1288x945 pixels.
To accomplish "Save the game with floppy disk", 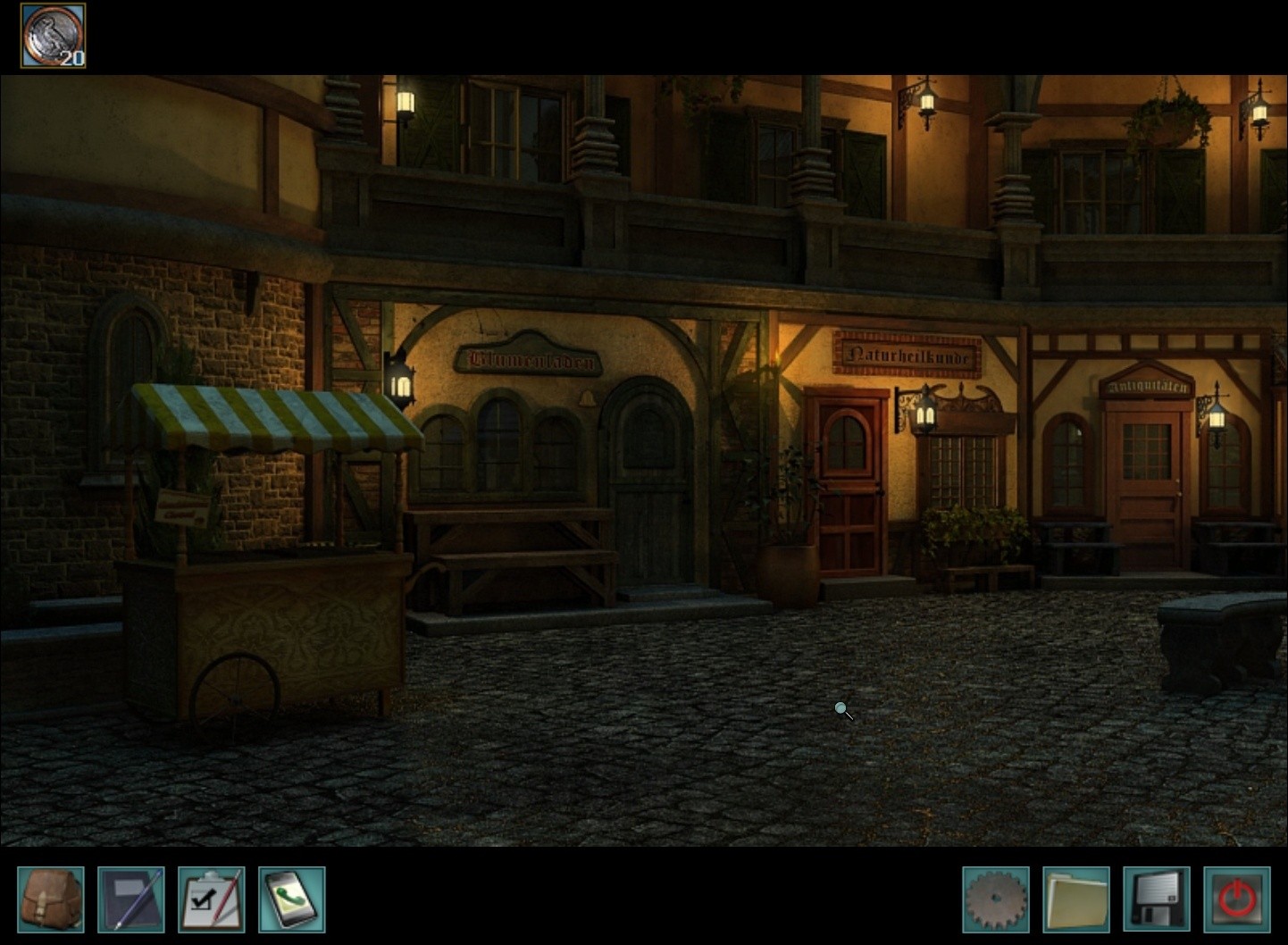I will pyautogui.click(x=1156, y=899).
